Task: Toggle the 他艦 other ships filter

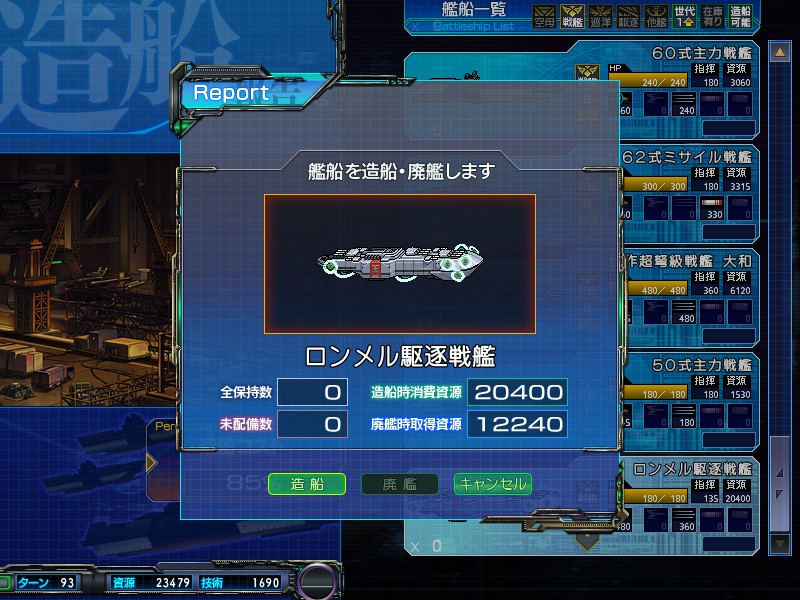Action: (x=657, y=17)
